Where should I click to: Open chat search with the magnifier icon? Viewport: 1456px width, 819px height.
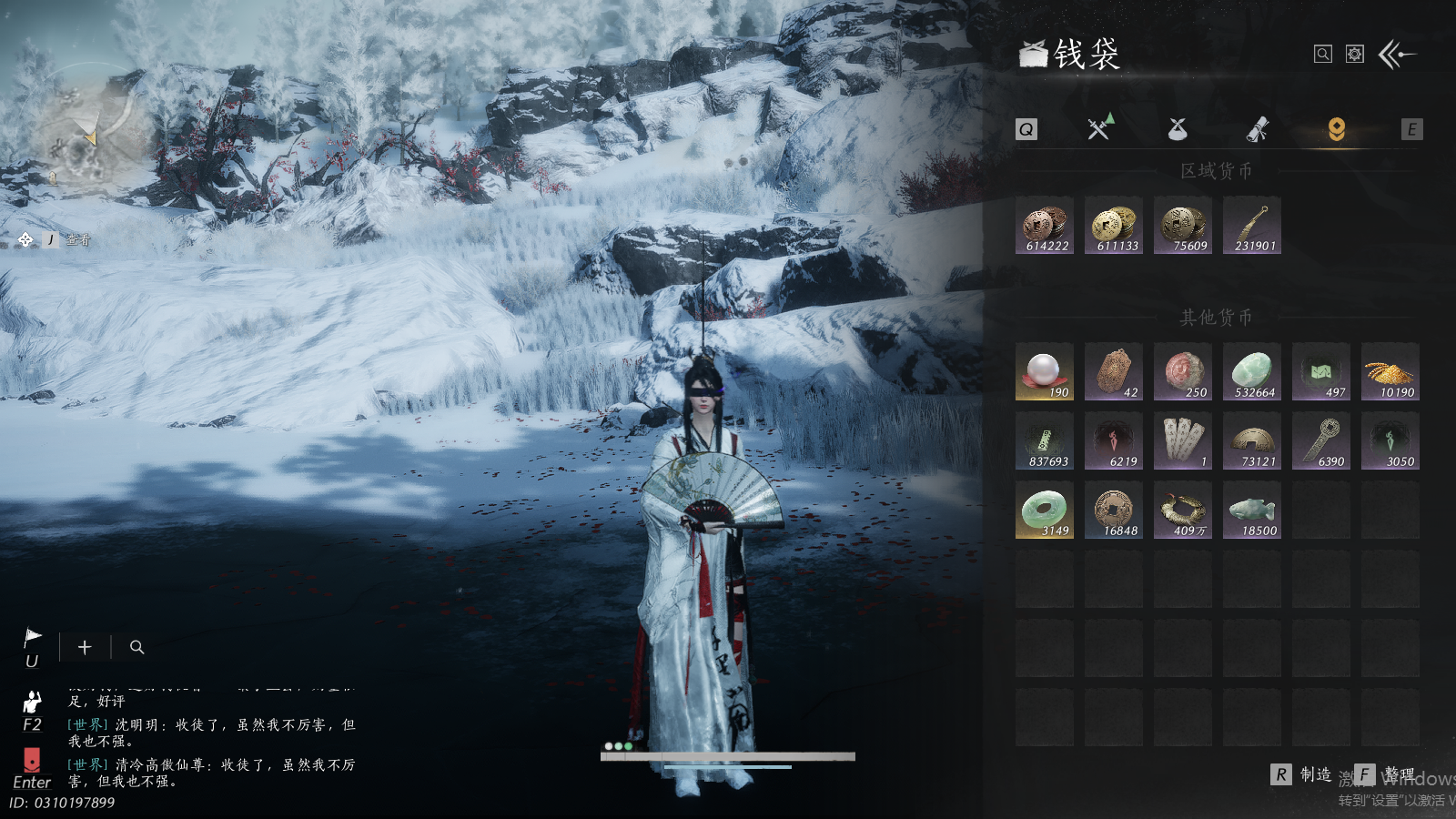137,647
